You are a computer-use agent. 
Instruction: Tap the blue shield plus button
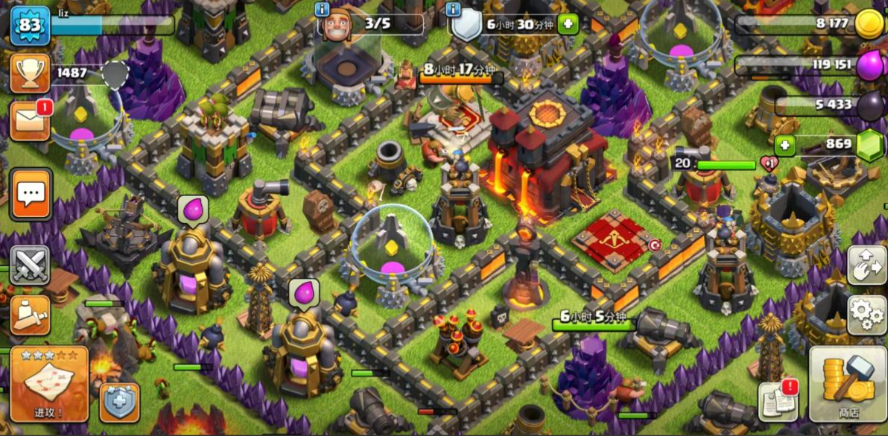pyautogui.click(x=119, y=402)
